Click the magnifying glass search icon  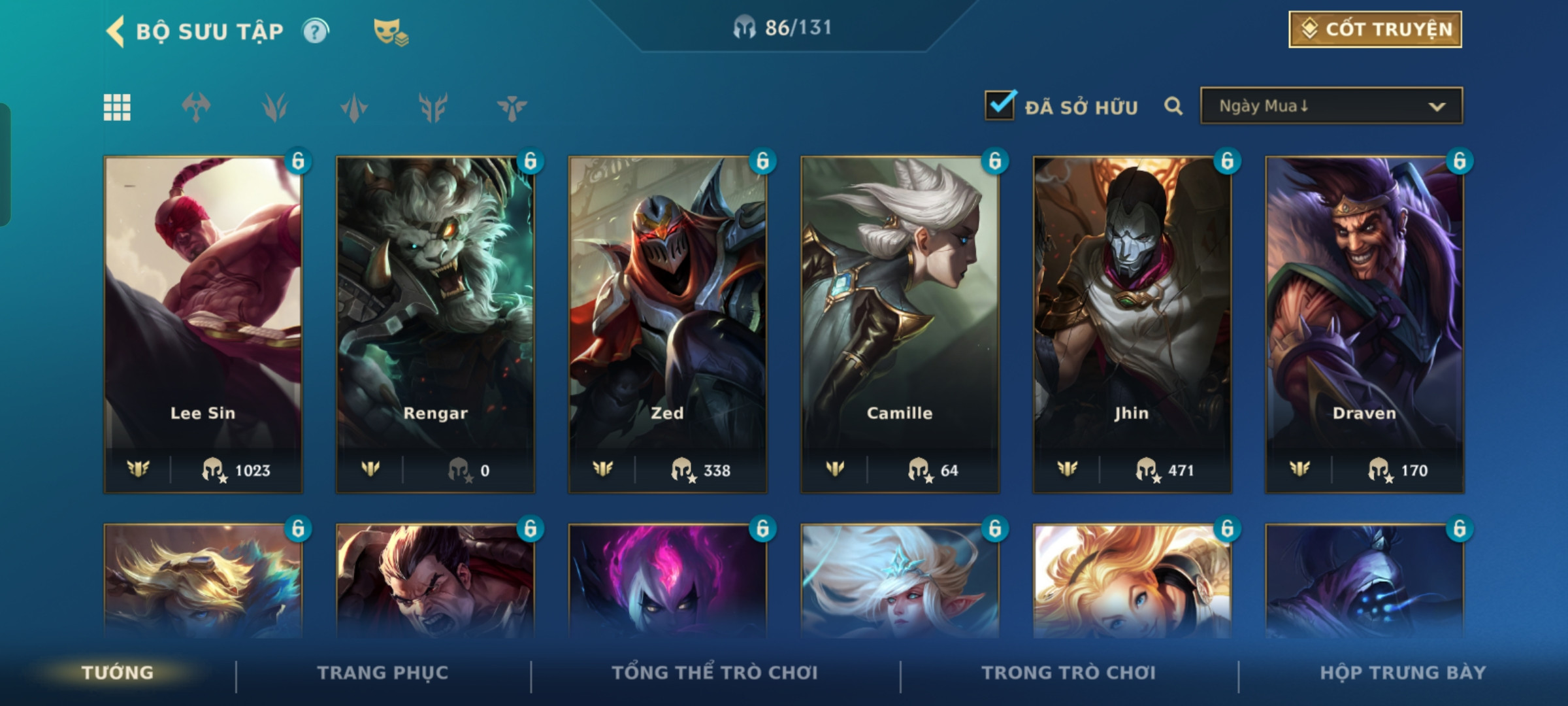tap(1173, 106)
